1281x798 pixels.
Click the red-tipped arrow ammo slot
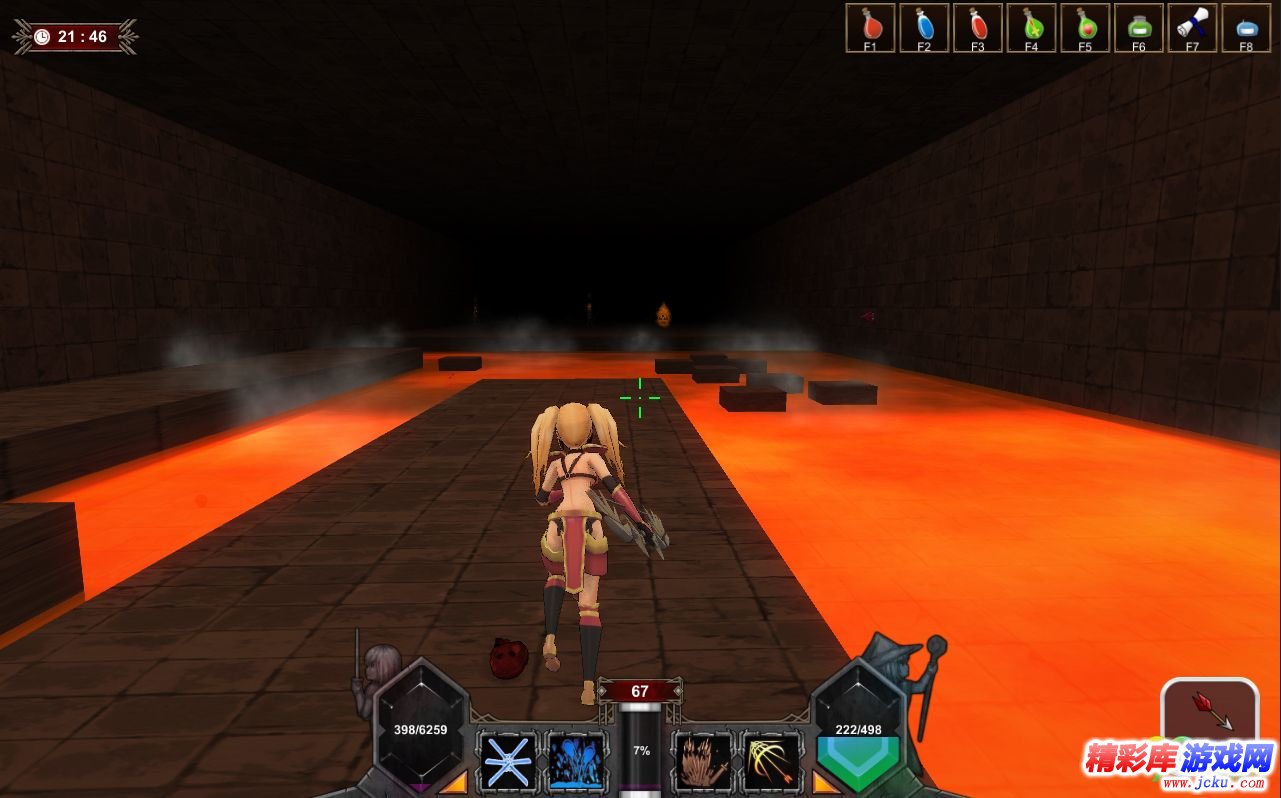pos(1209,711)
